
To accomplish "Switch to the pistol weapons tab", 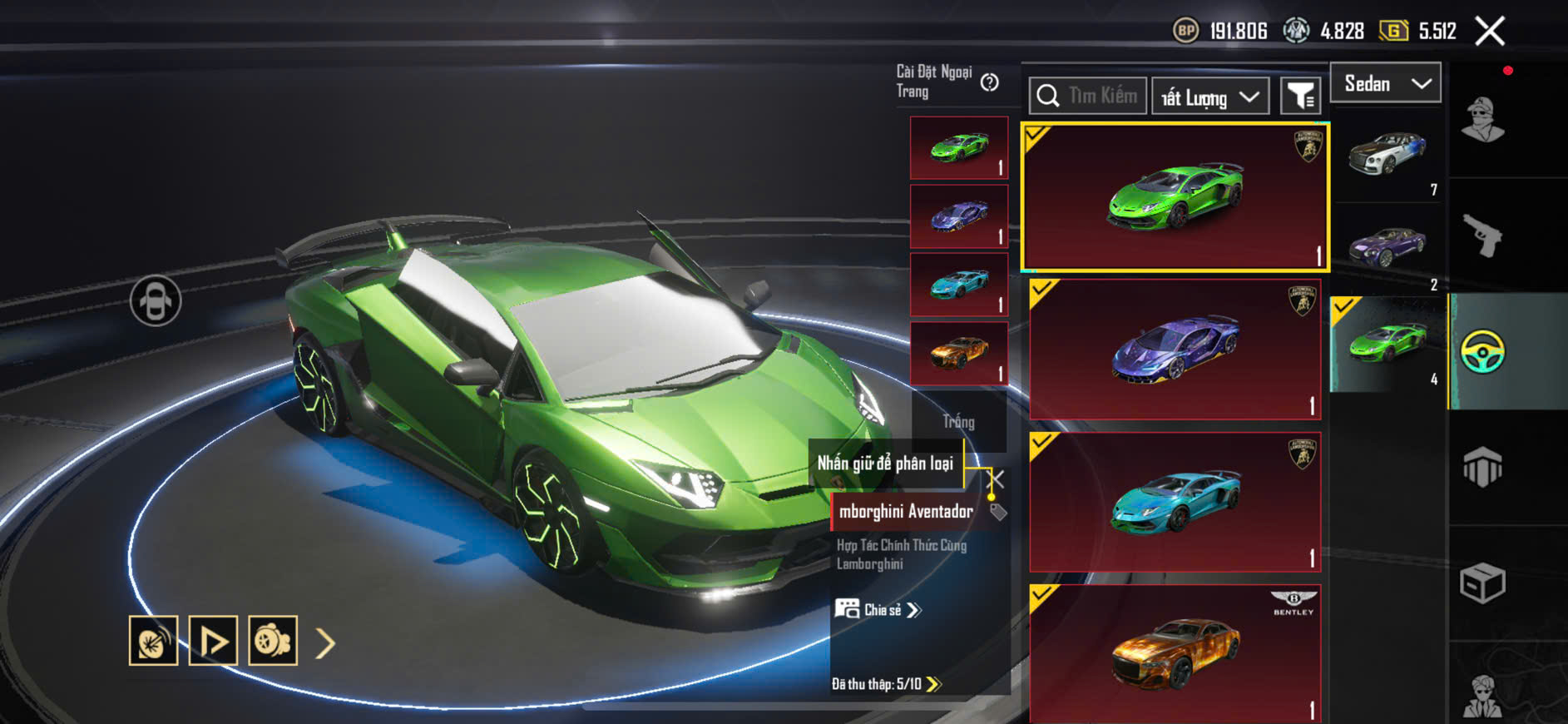I will (1482, 236).
